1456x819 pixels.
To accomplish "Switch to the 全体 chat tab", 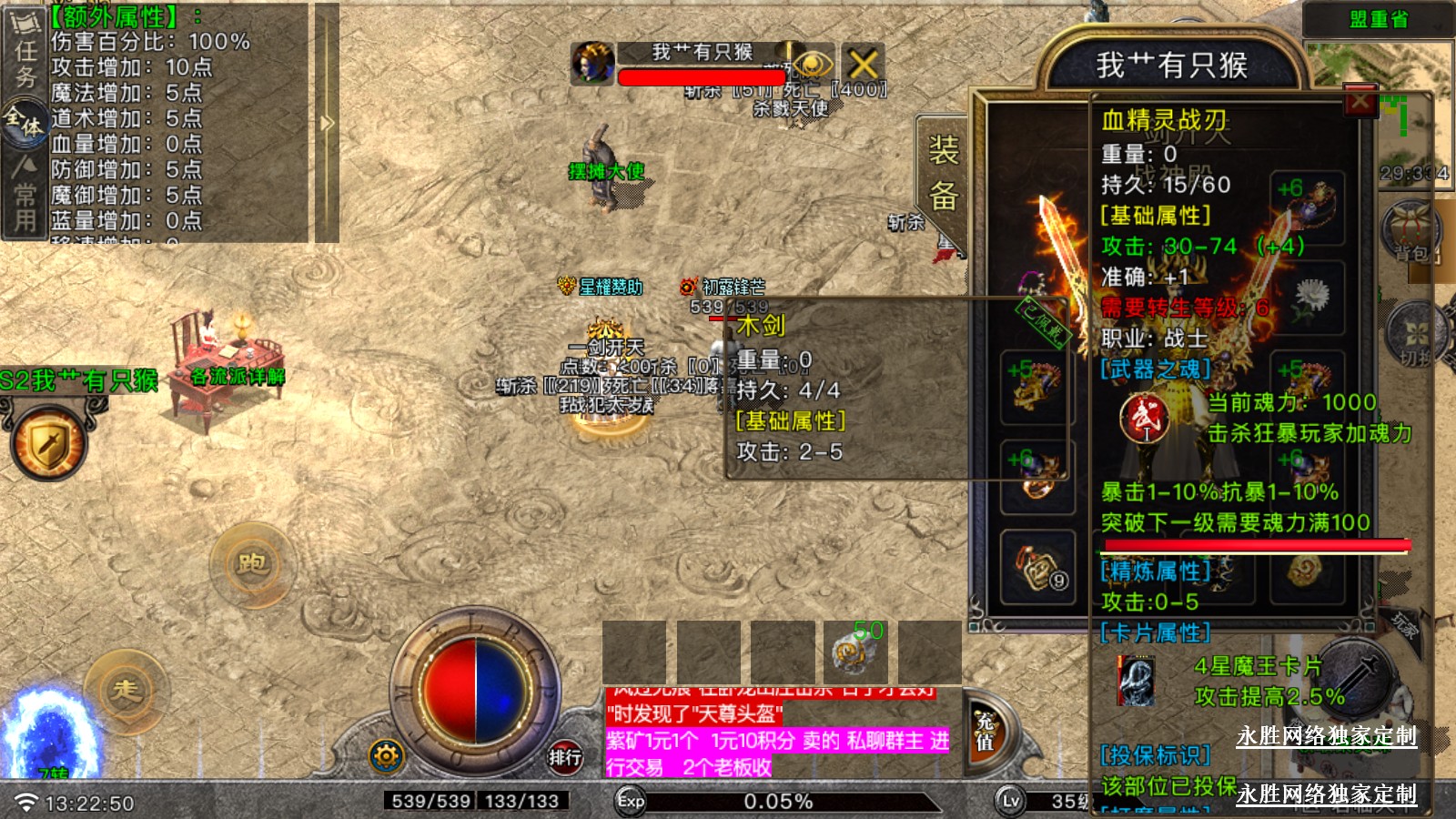I will (x=25, y=121).
